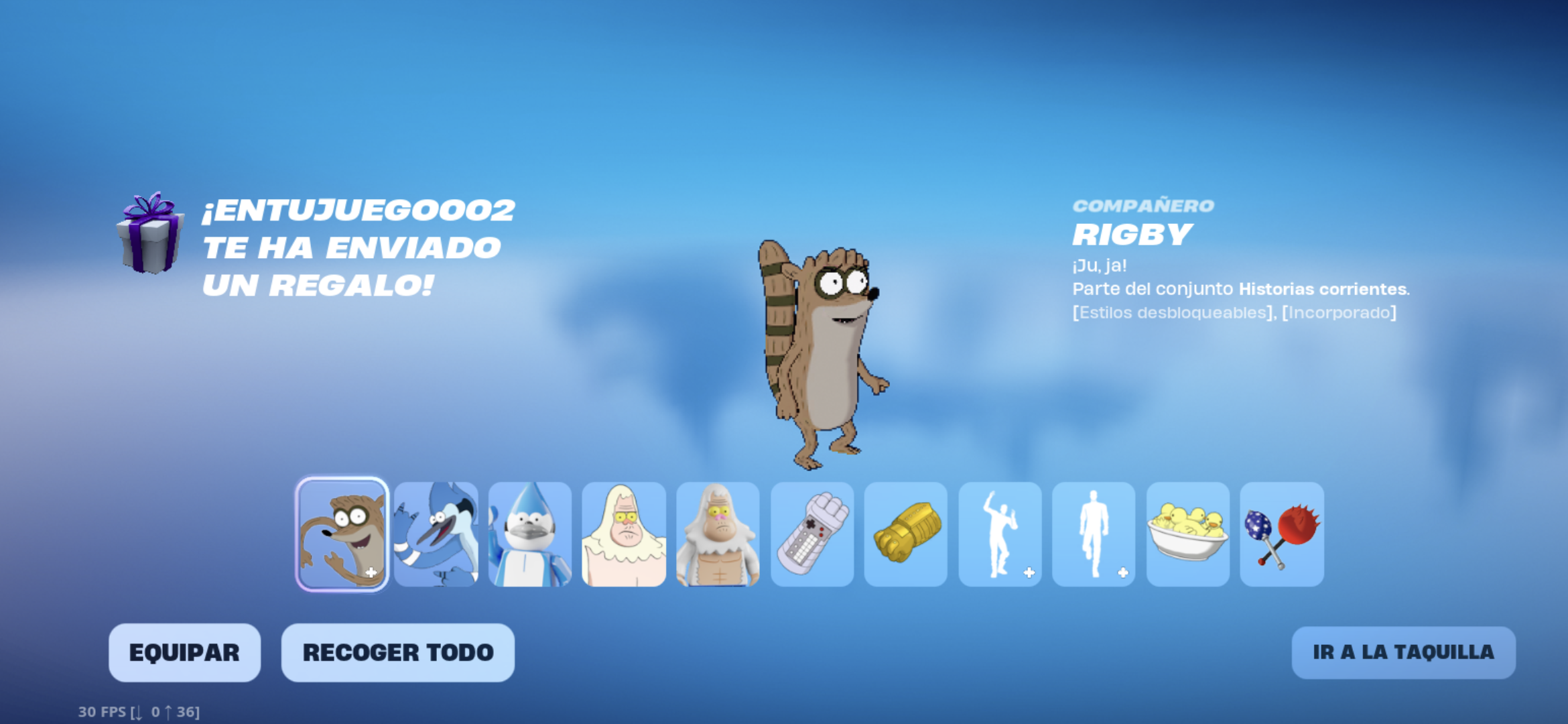Select the Rigby raccoon thumbnail
Screen dimensions: 1568x724
(342, 534)
